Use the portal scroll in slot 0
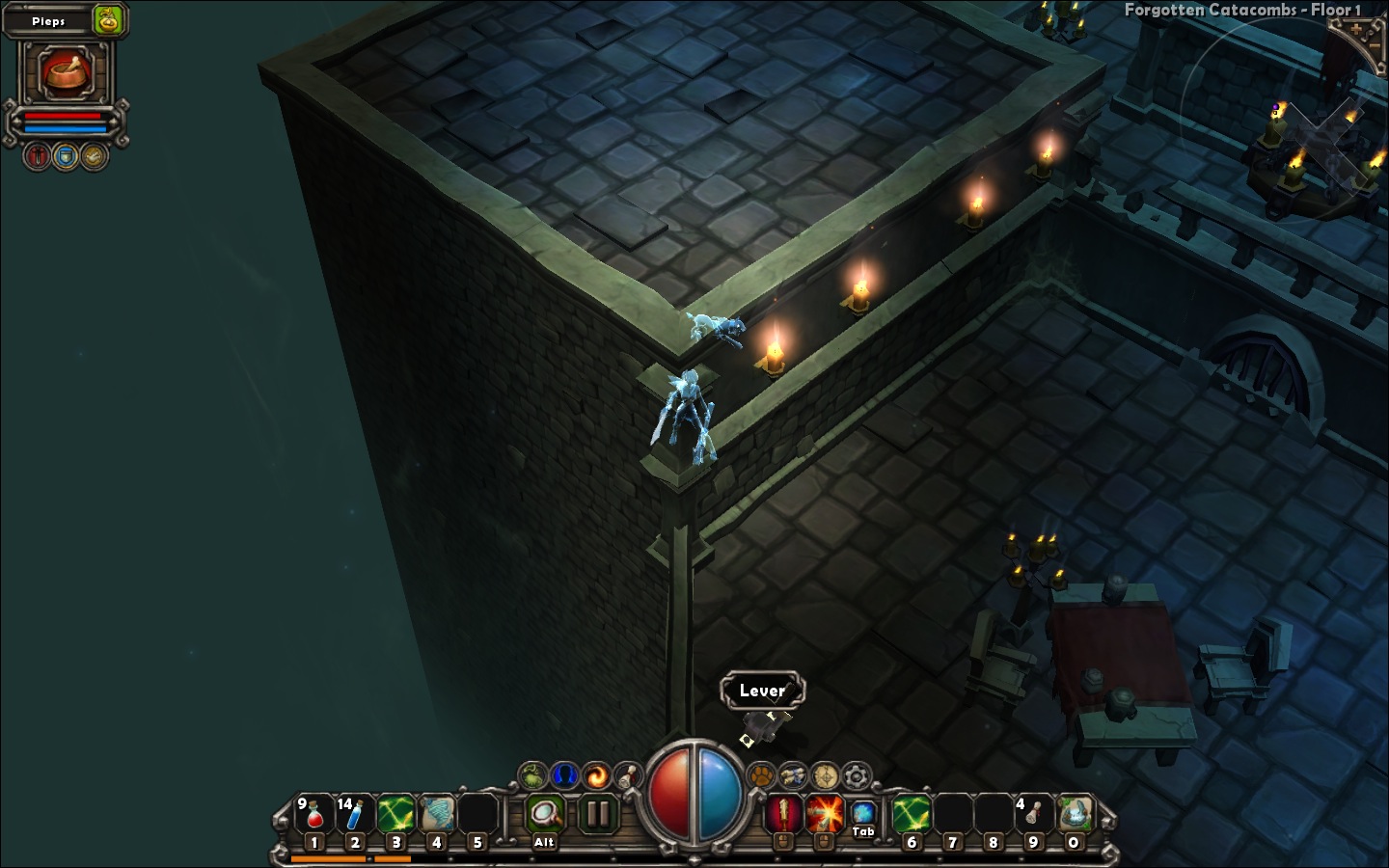1389x868 pixels. click(x=1074, y=816)
